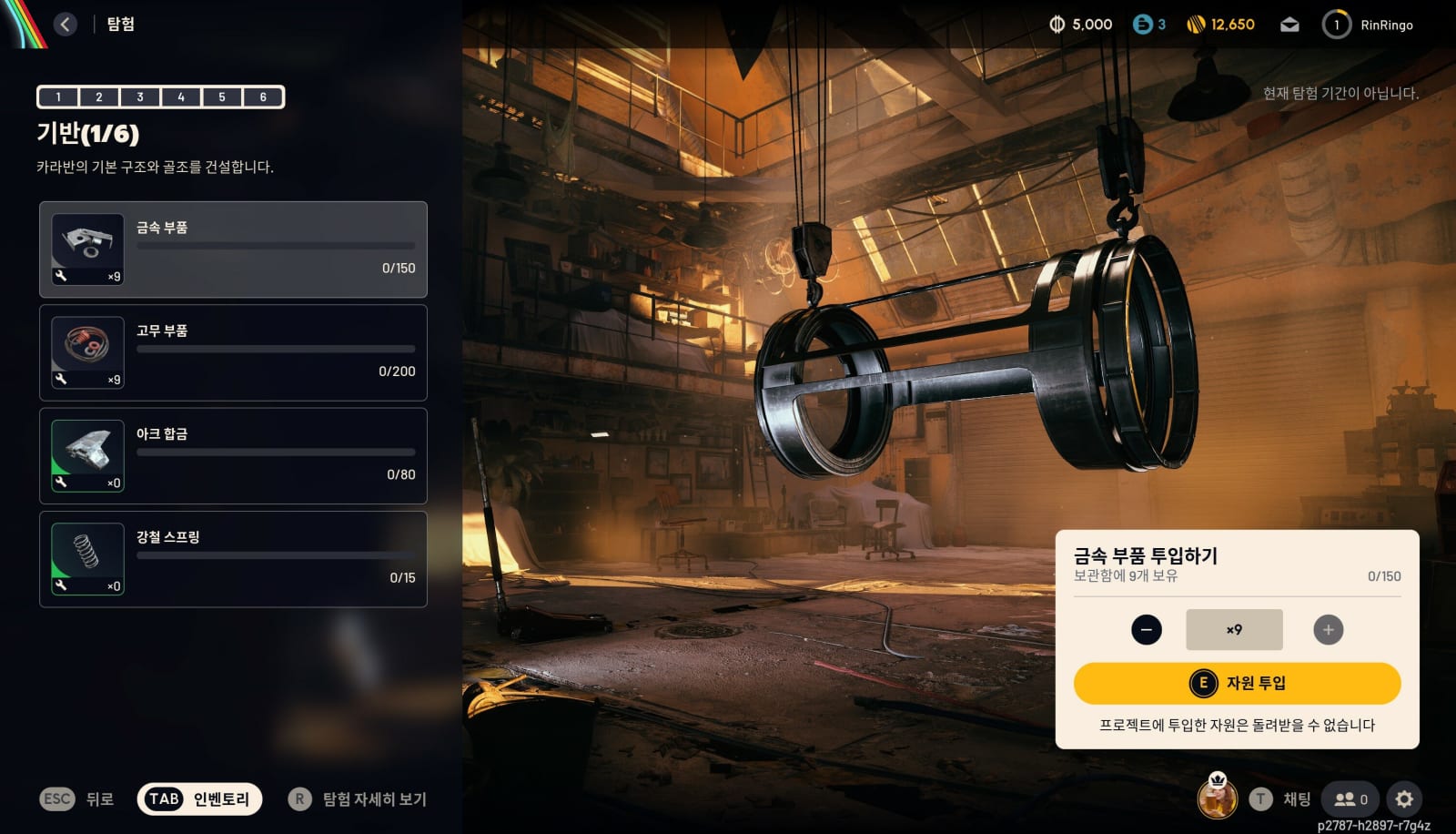The width and height of the screenshot is (1456, 834).
Task: Open settings via the gear icon
Action: point(1404,798)
